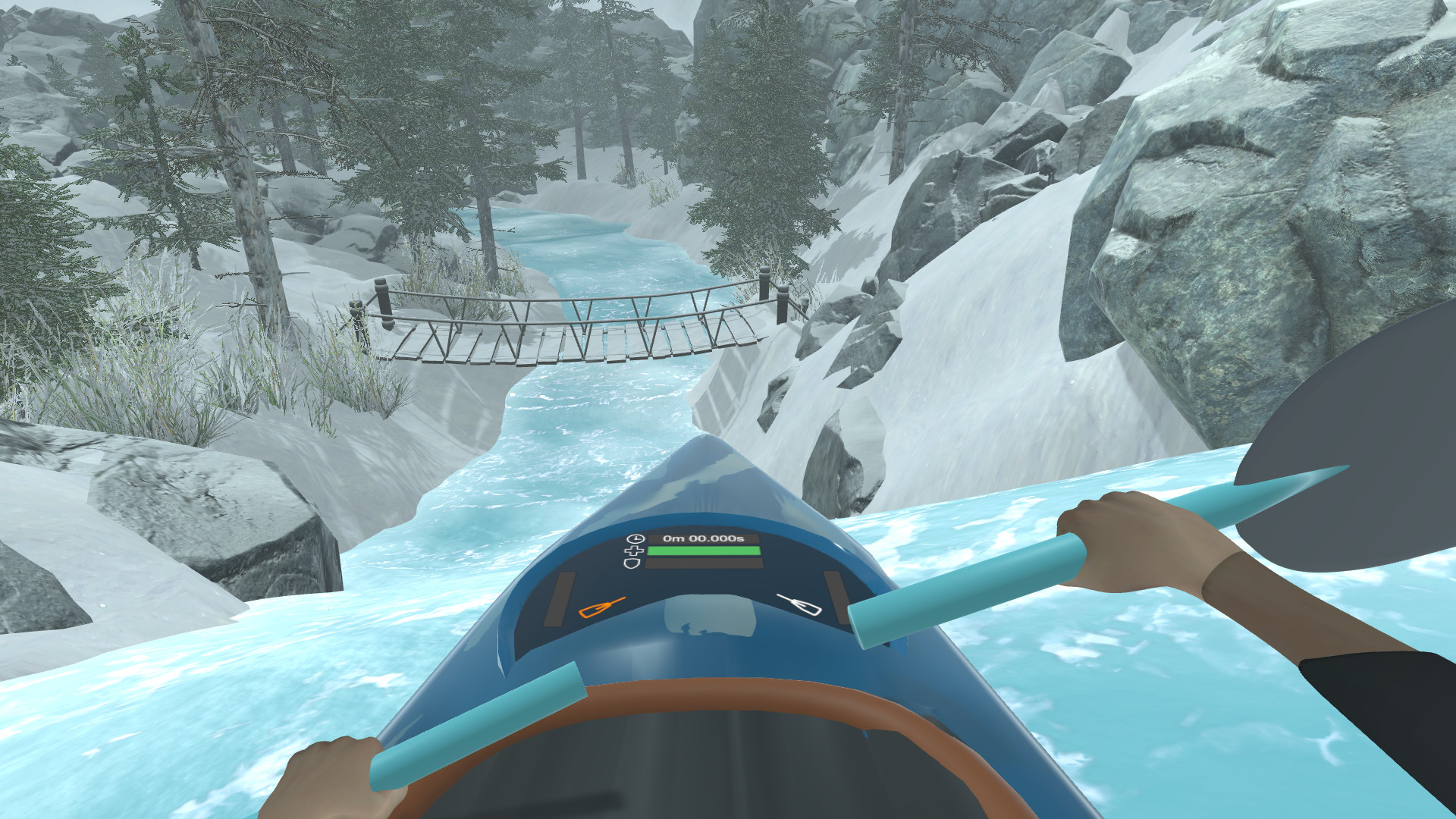Toggle the shield status bar
1456x819 pixels.
point(702,563)
